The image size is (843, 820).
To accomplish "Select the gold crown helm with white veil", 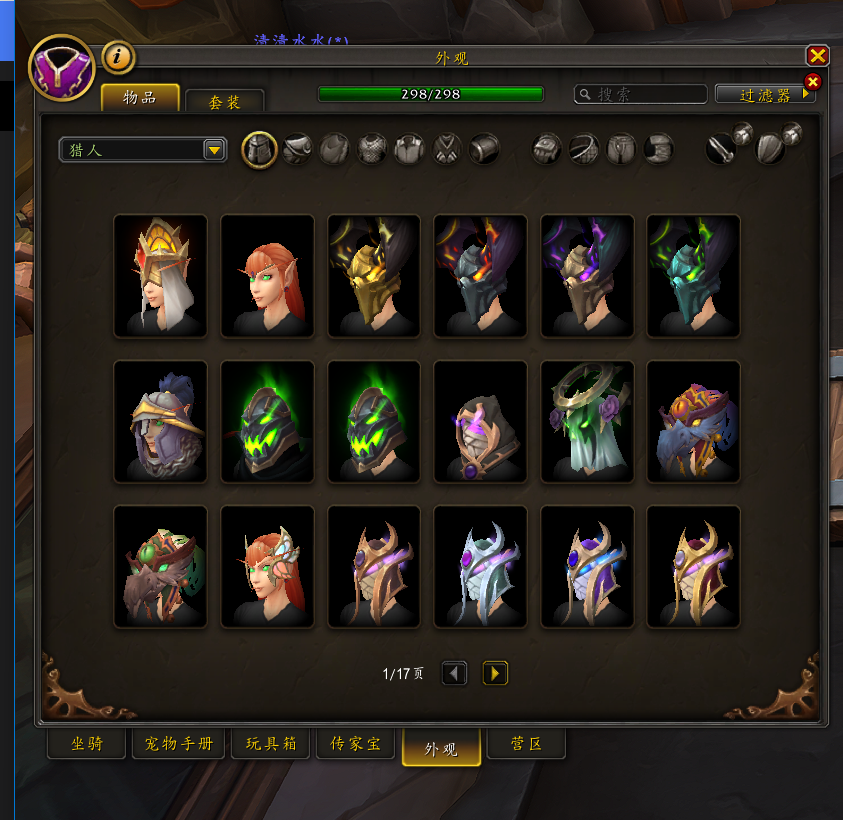I will point(160,275).
